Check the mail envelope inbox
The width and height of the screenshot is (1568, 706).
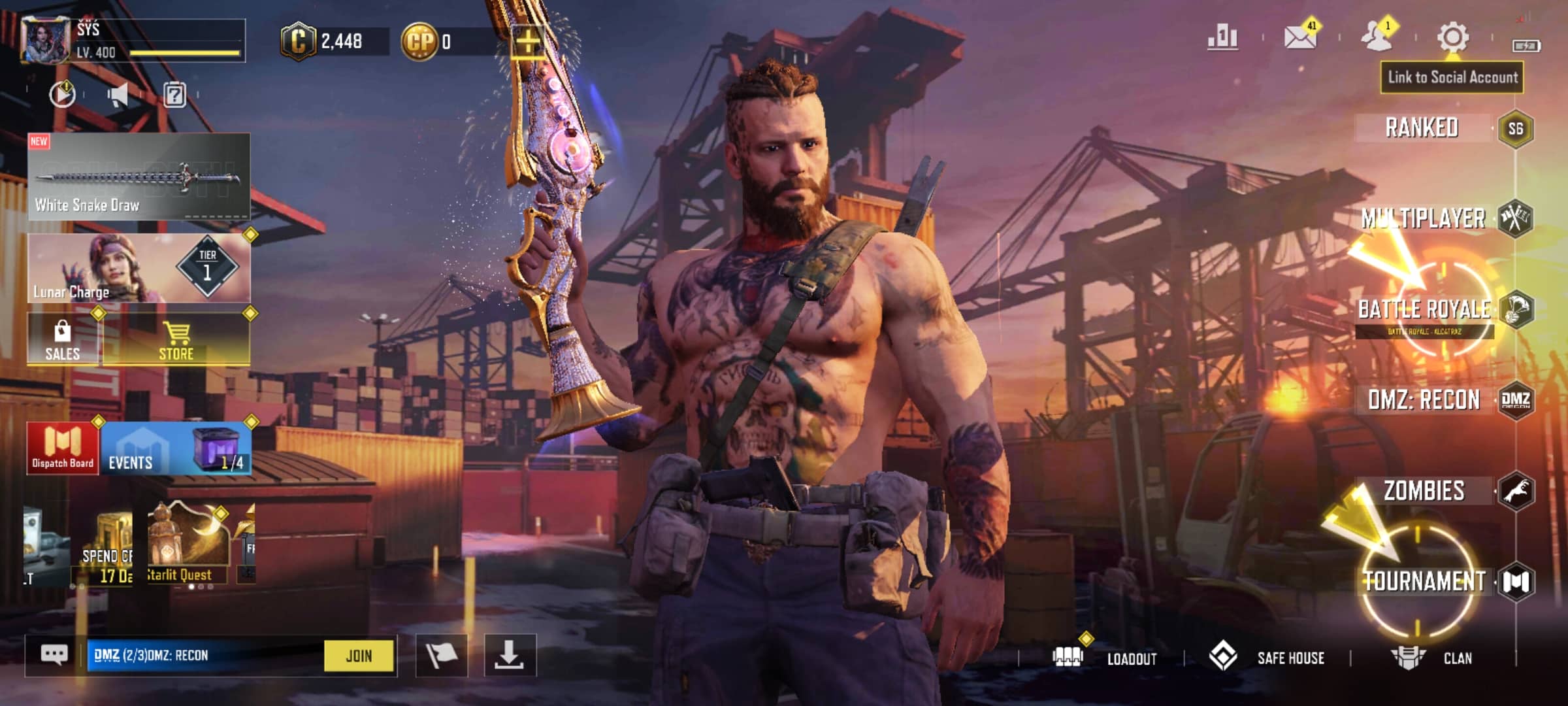1300,38
